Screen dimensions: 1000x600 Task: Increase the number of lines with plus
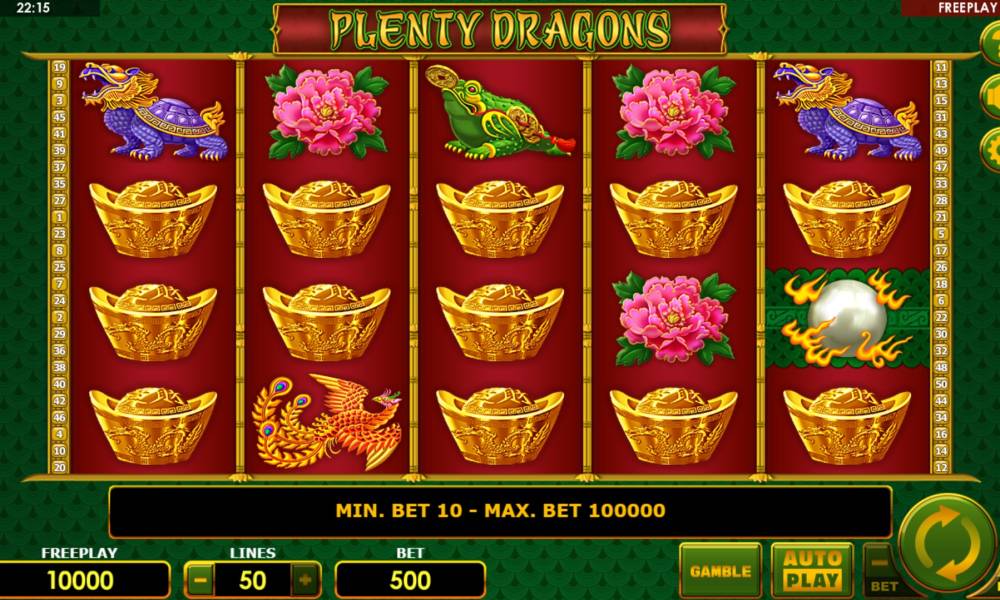pos(305,579)
